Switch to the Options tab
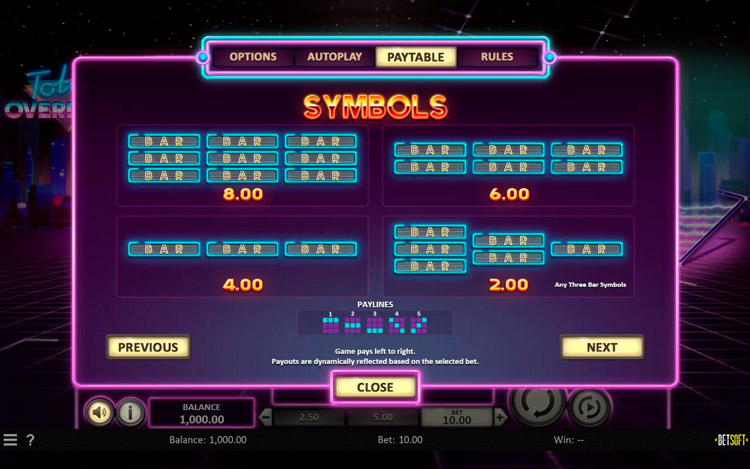 pyautogui.click(x=253, y=57)
